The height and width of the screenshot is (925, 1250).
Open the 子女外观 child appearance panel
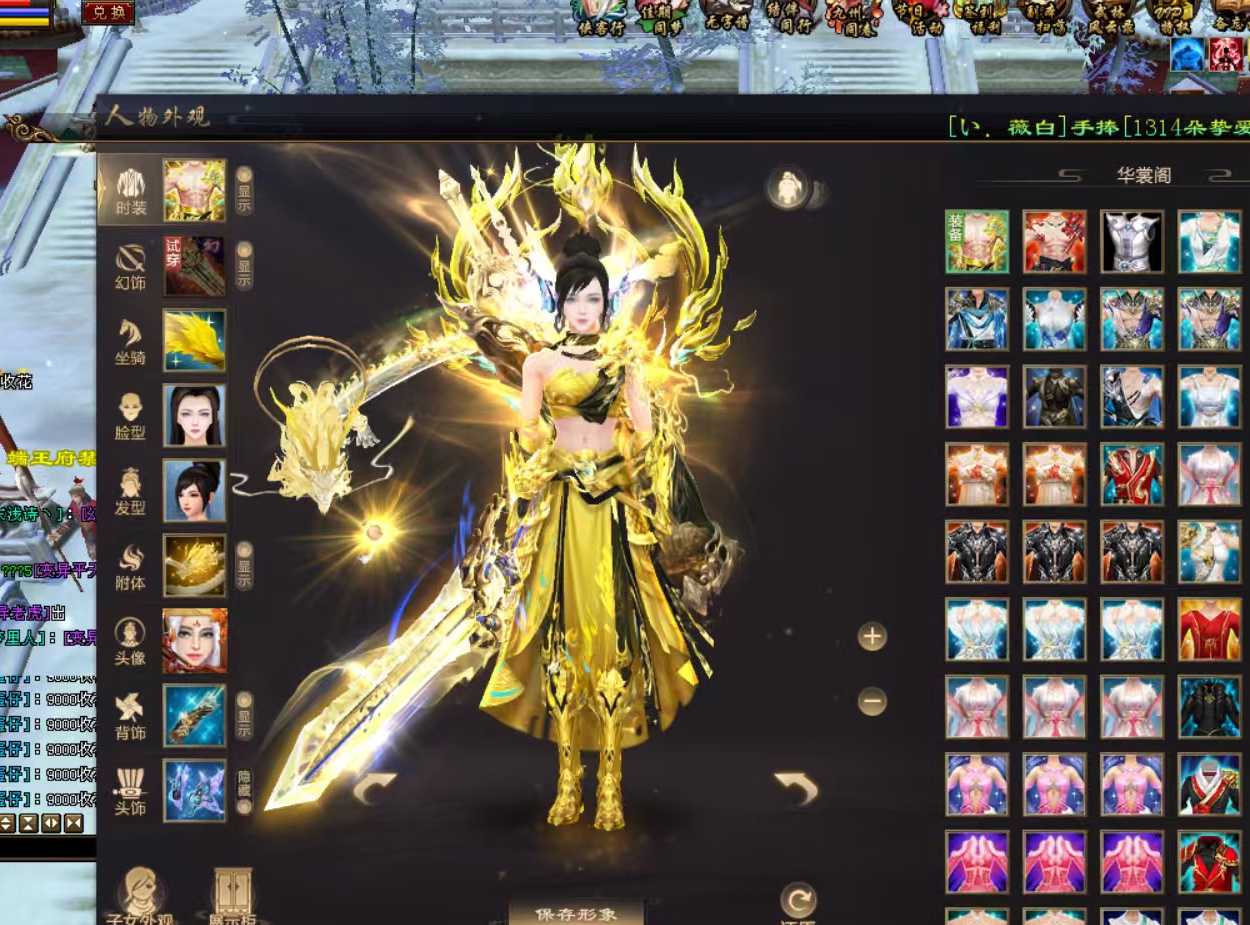(x=141, y=896)
